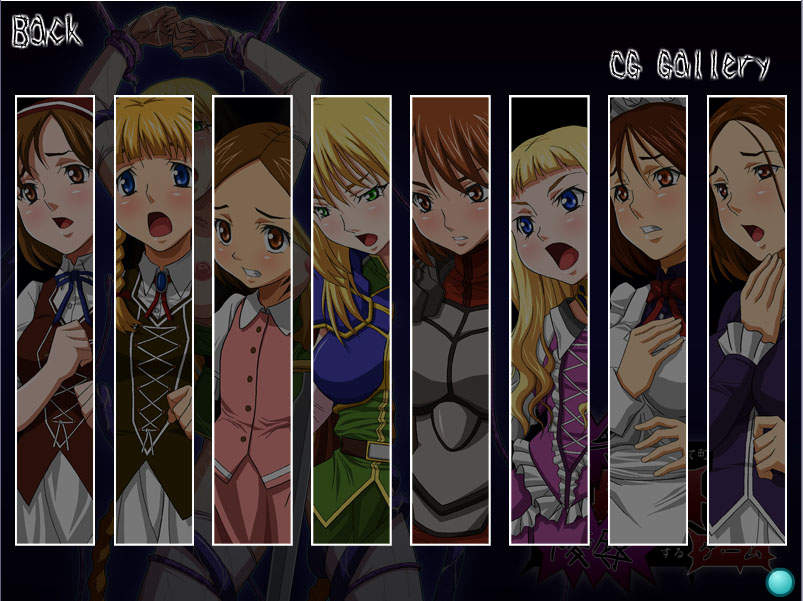Choose the braided blonde girl with blue eyes
Image resolution: width=803 pixels, height=601 pixels.
153,320
